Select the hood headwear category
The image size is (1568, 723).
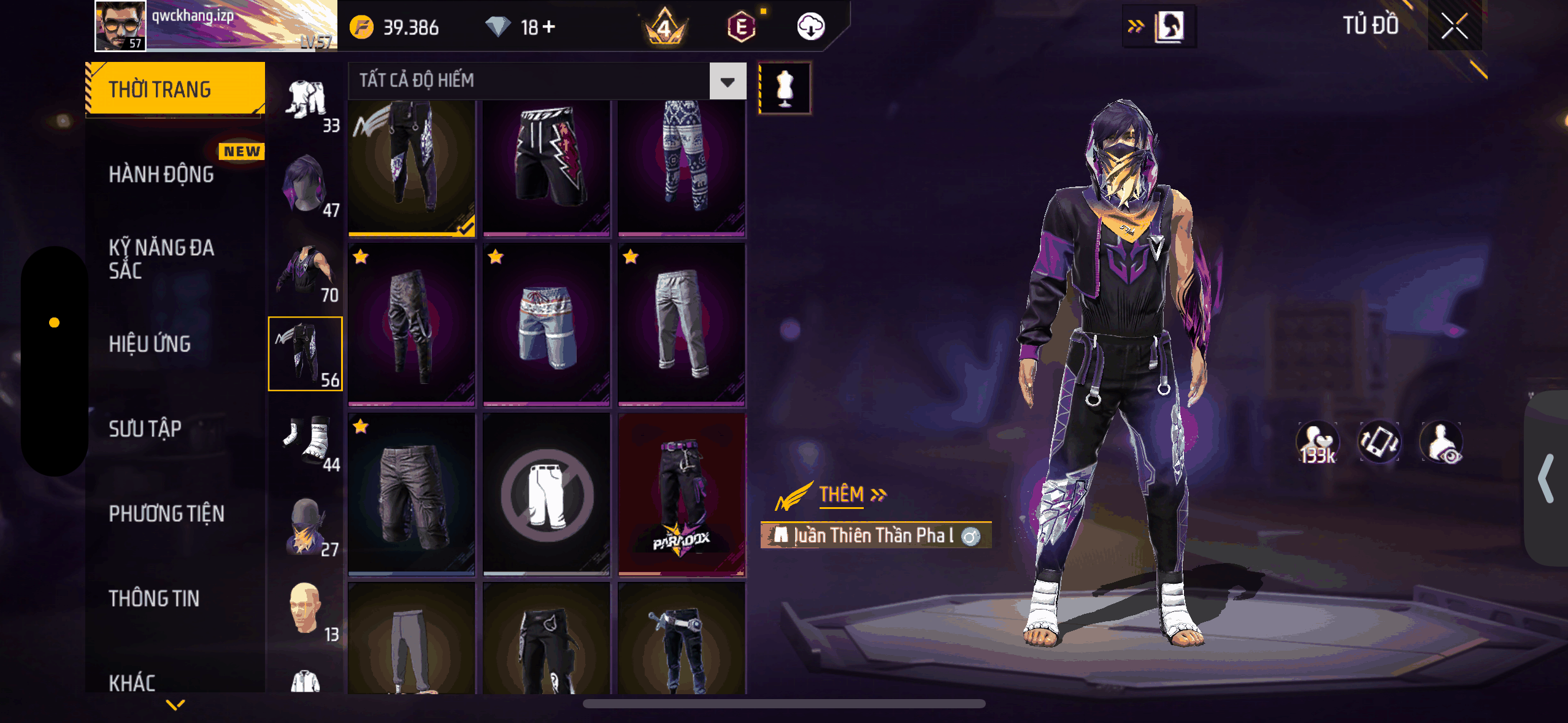(x=305, y=184)
